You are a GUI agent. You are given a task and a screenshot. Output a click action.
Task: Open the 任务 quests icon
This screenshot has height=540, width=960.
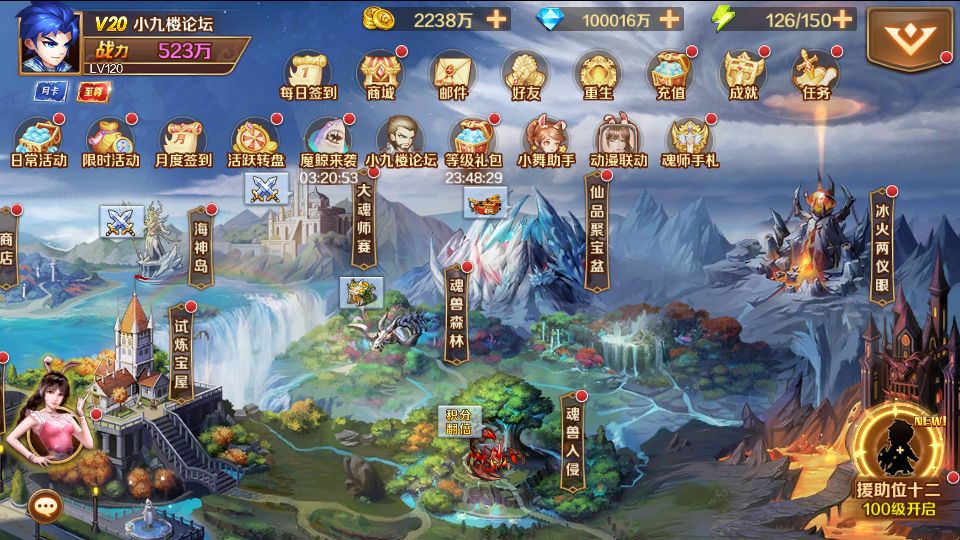816,72
